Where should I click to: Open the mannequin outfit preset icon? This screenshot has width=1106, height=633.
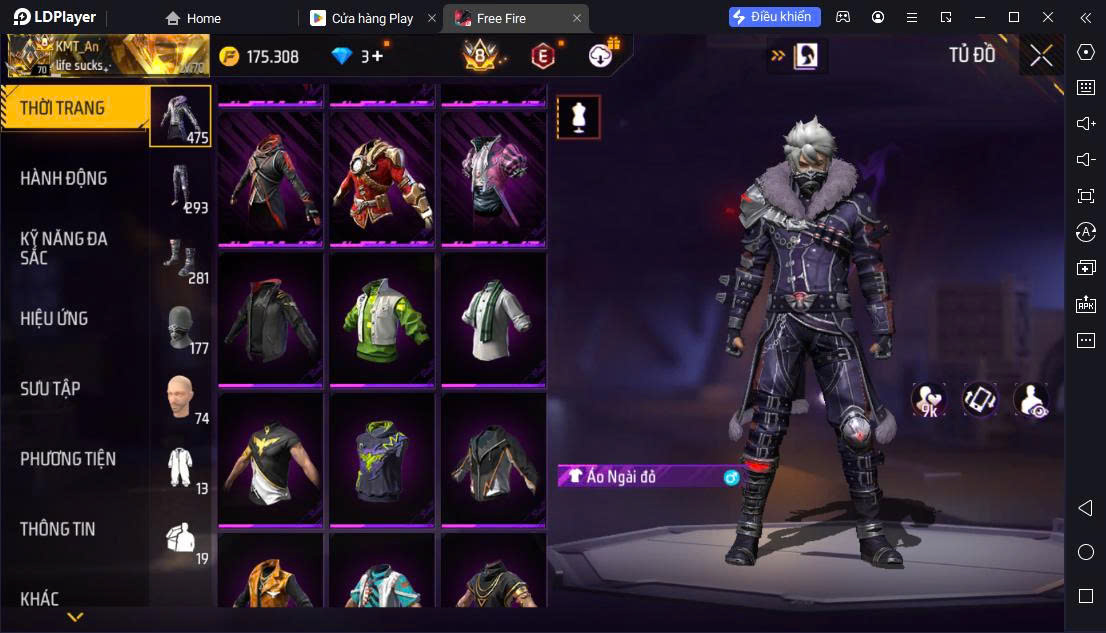tap(578, 117)
